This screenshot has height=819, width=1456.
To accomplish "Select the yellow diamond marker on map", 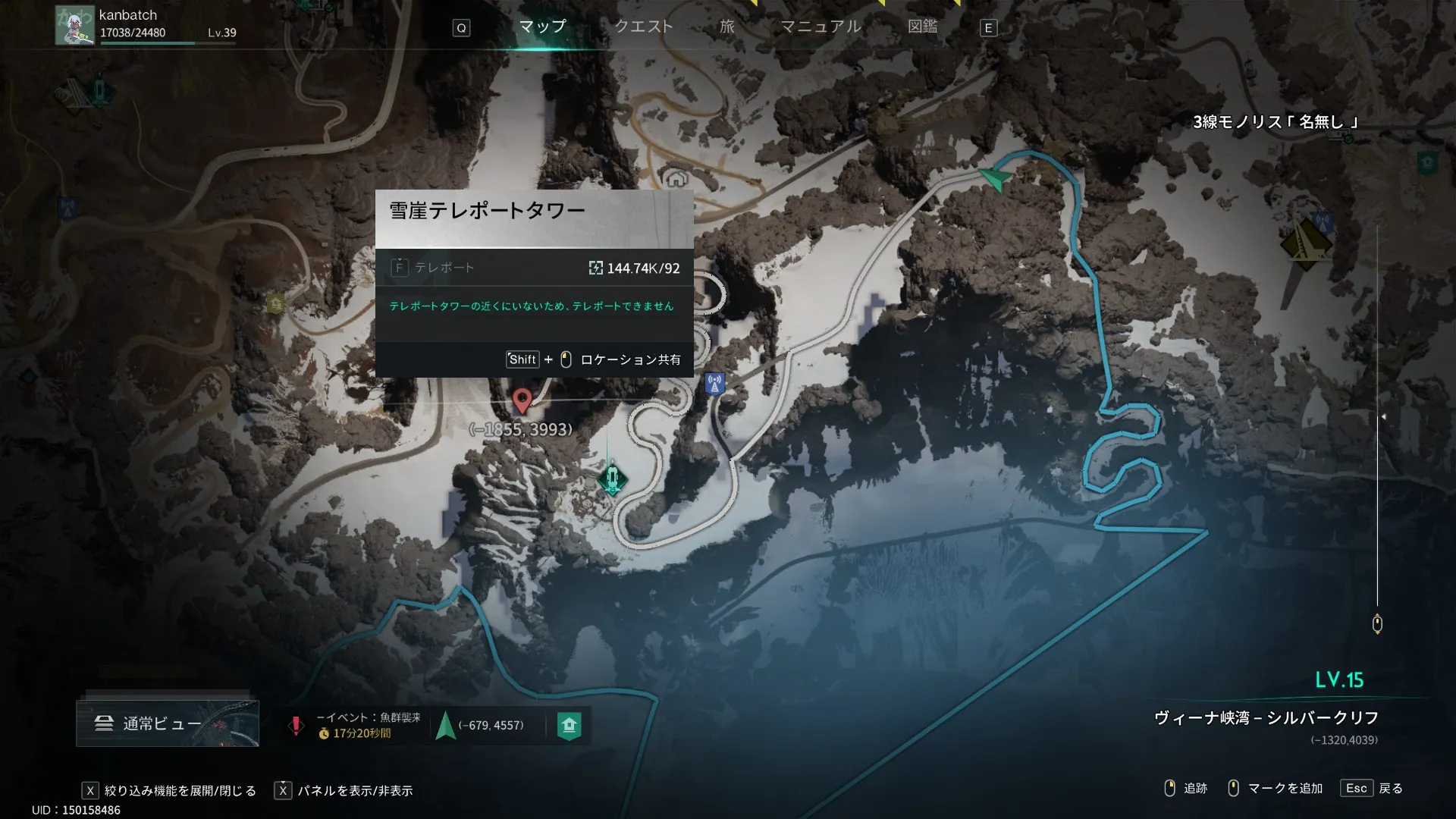I will click(1306, 244).
